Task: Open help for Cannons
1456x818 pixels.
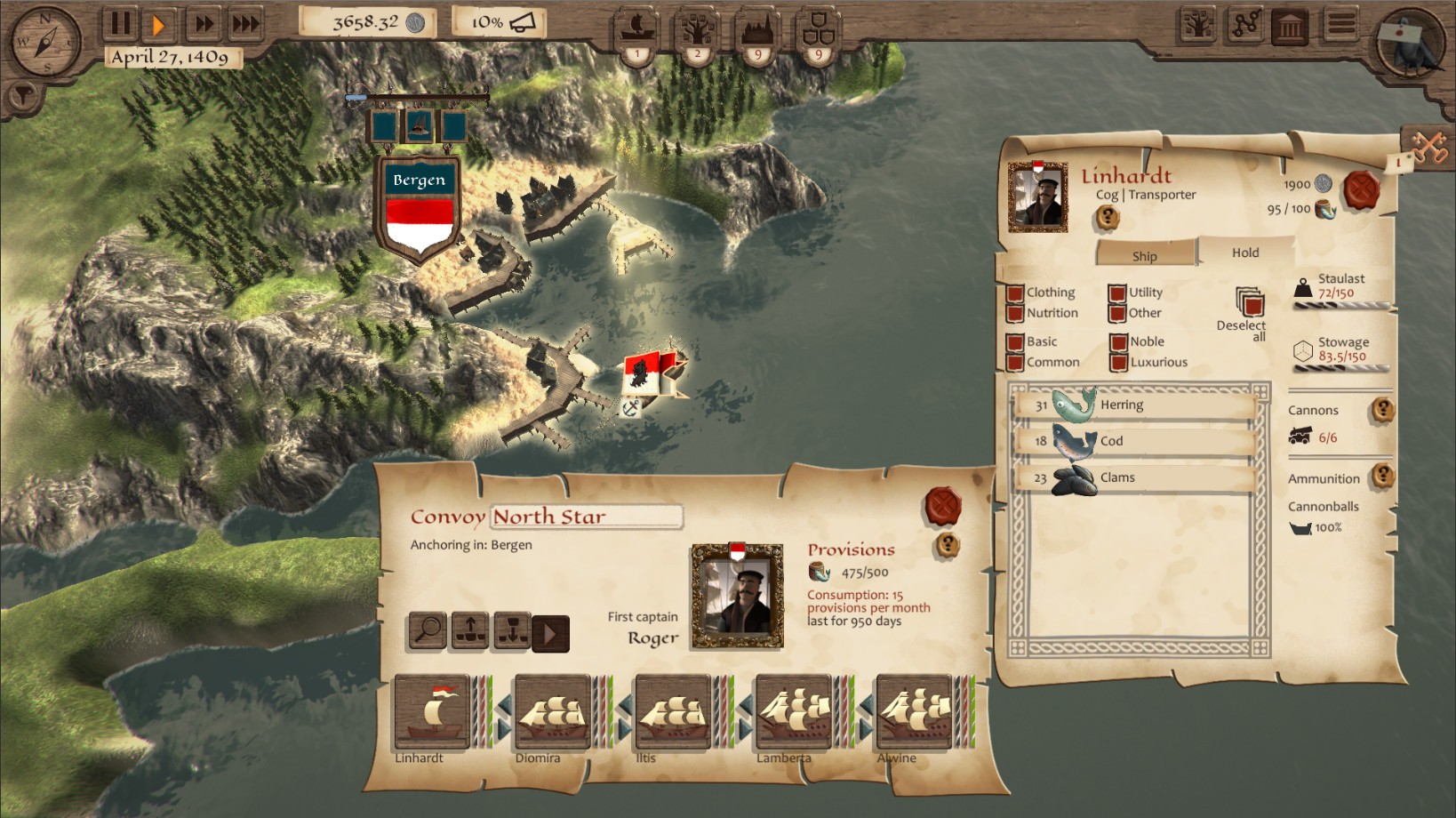Action: tap(1382, 410)
